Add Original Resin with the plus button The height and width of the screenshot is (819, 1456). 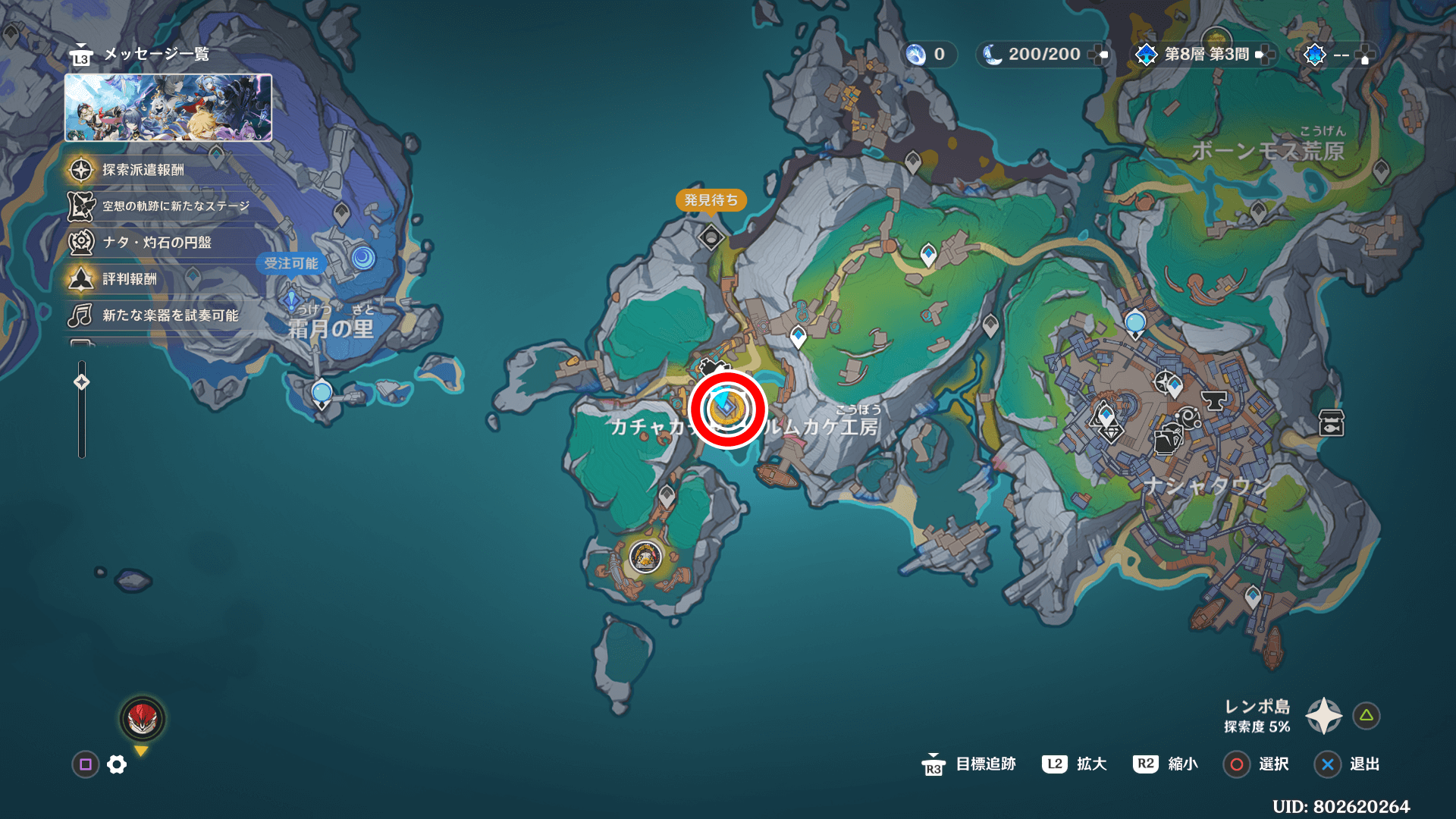(x=1098, y=55)
